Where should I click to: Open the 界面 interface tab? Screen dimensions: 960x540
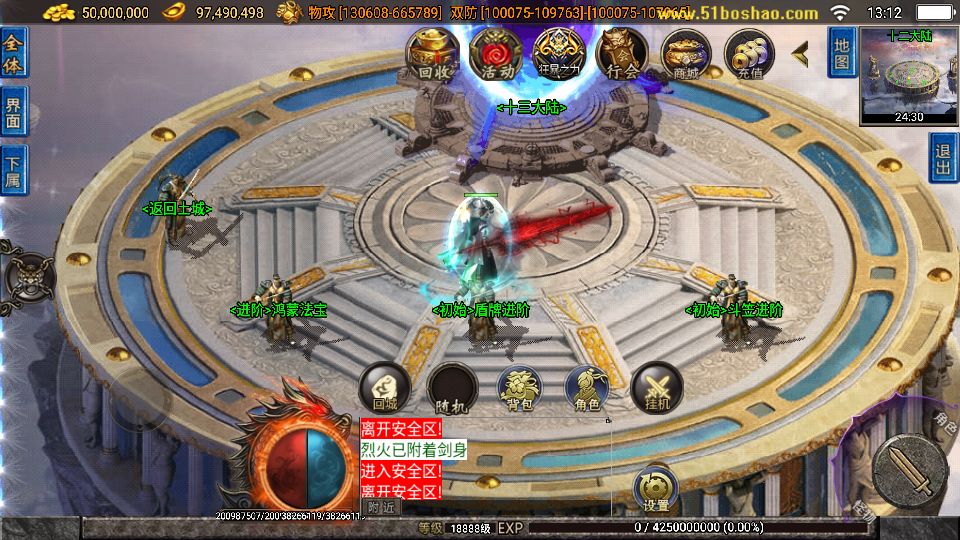coord(14,112)
